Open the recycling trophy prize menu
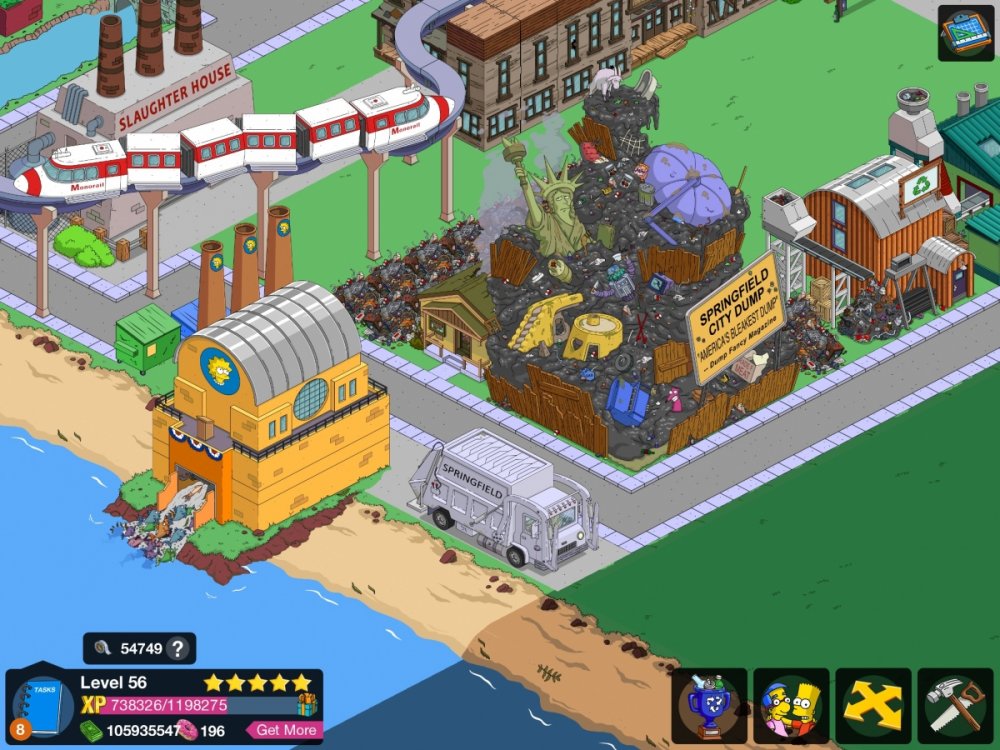 coord(710,706)
